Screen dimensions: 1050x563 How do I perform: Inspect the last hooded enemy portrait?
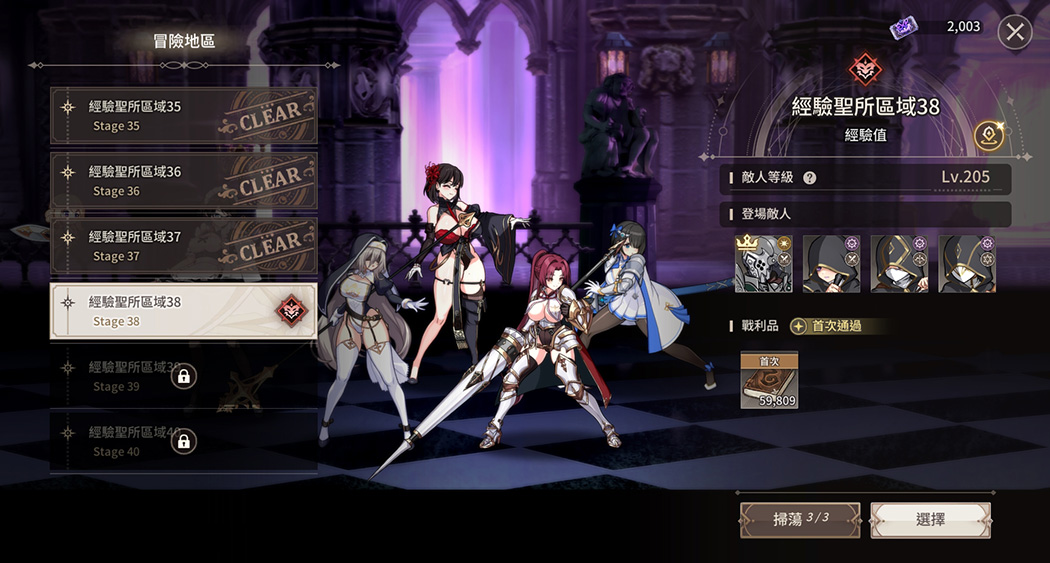point(967,264)
